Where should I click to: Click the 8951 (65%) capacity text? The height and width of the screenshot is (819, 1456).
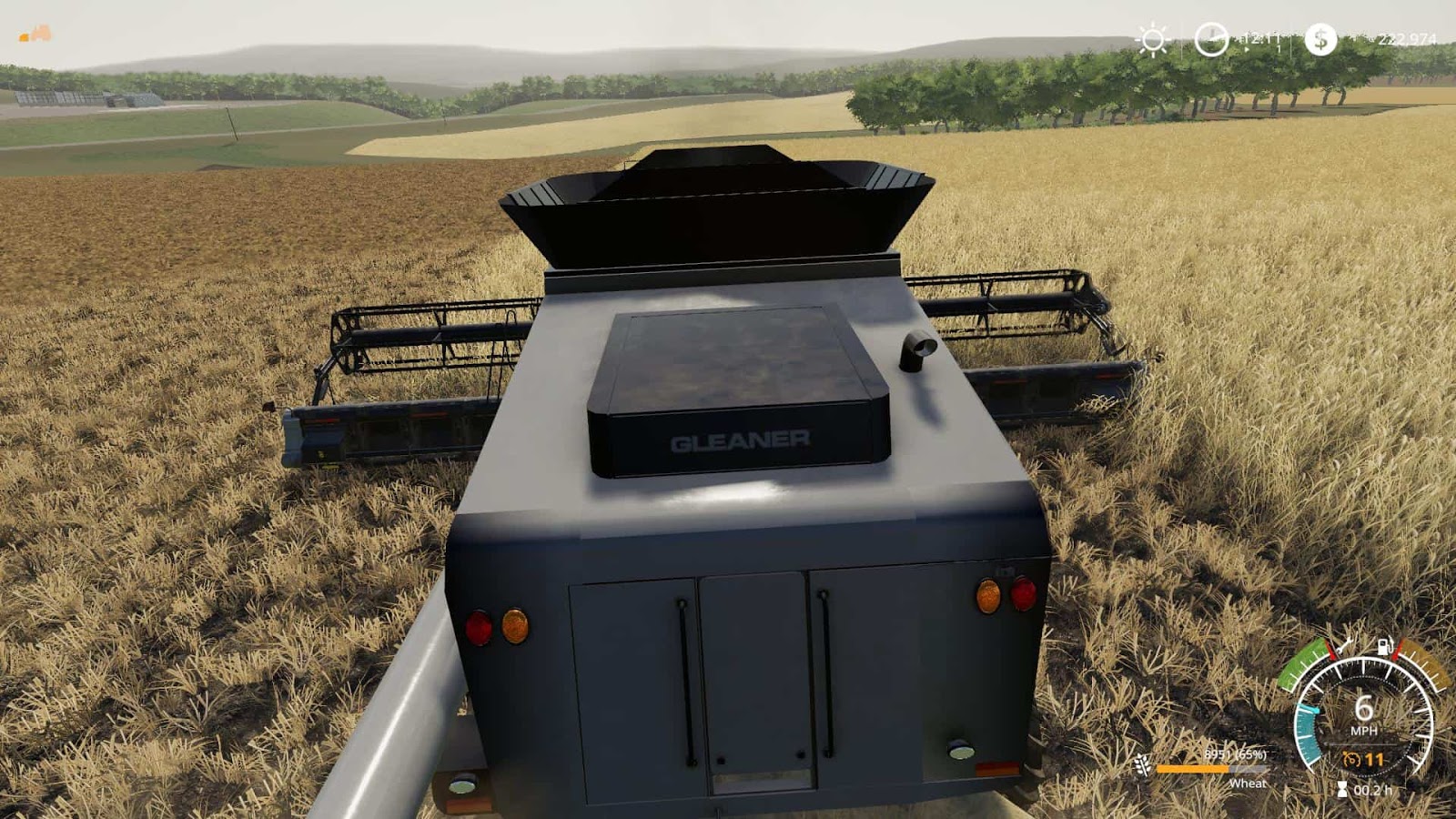pos(1236,755)
